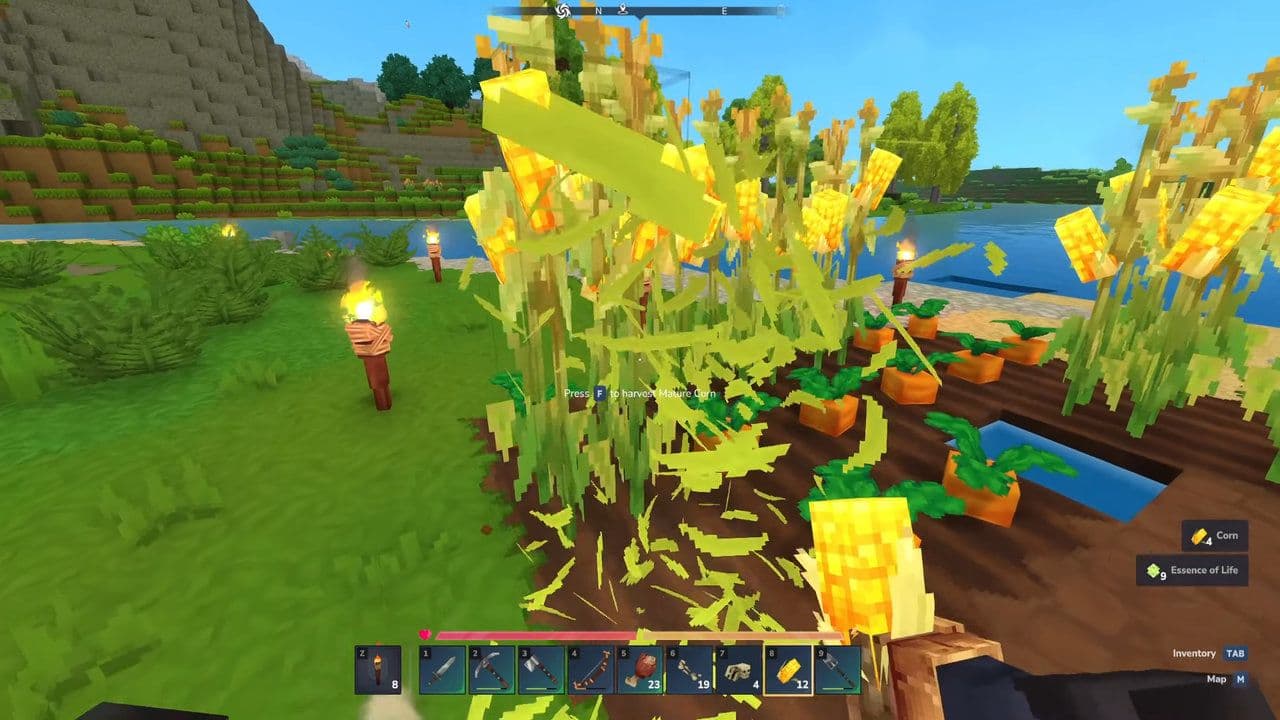Select the skull item in slot 7
Image resolution: width=1280 pixels, height=720 pixels.
740,672
